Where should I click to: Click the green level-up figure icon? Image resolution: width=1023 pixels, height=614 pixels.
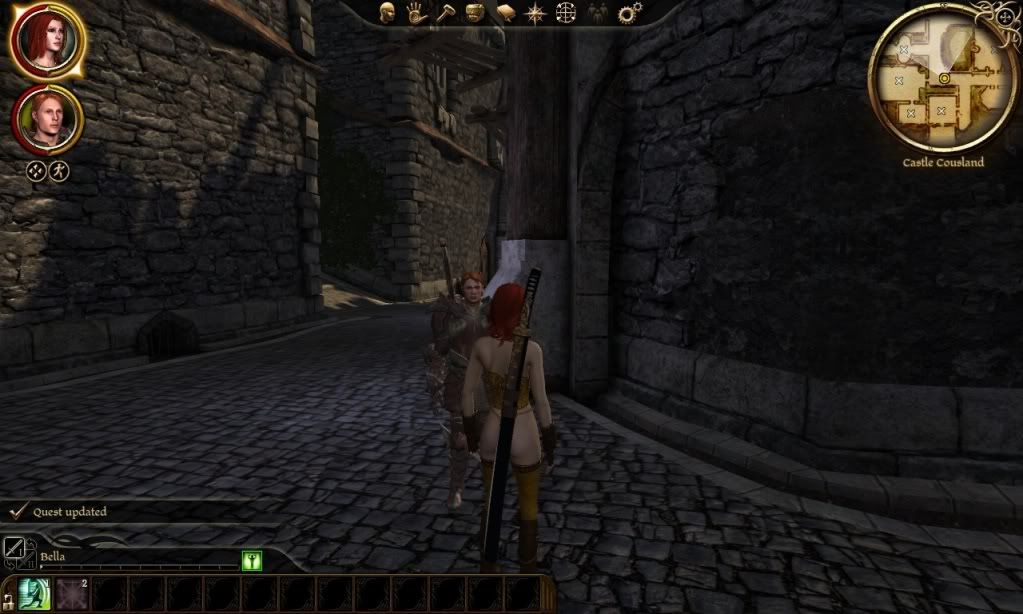[251, 561]
